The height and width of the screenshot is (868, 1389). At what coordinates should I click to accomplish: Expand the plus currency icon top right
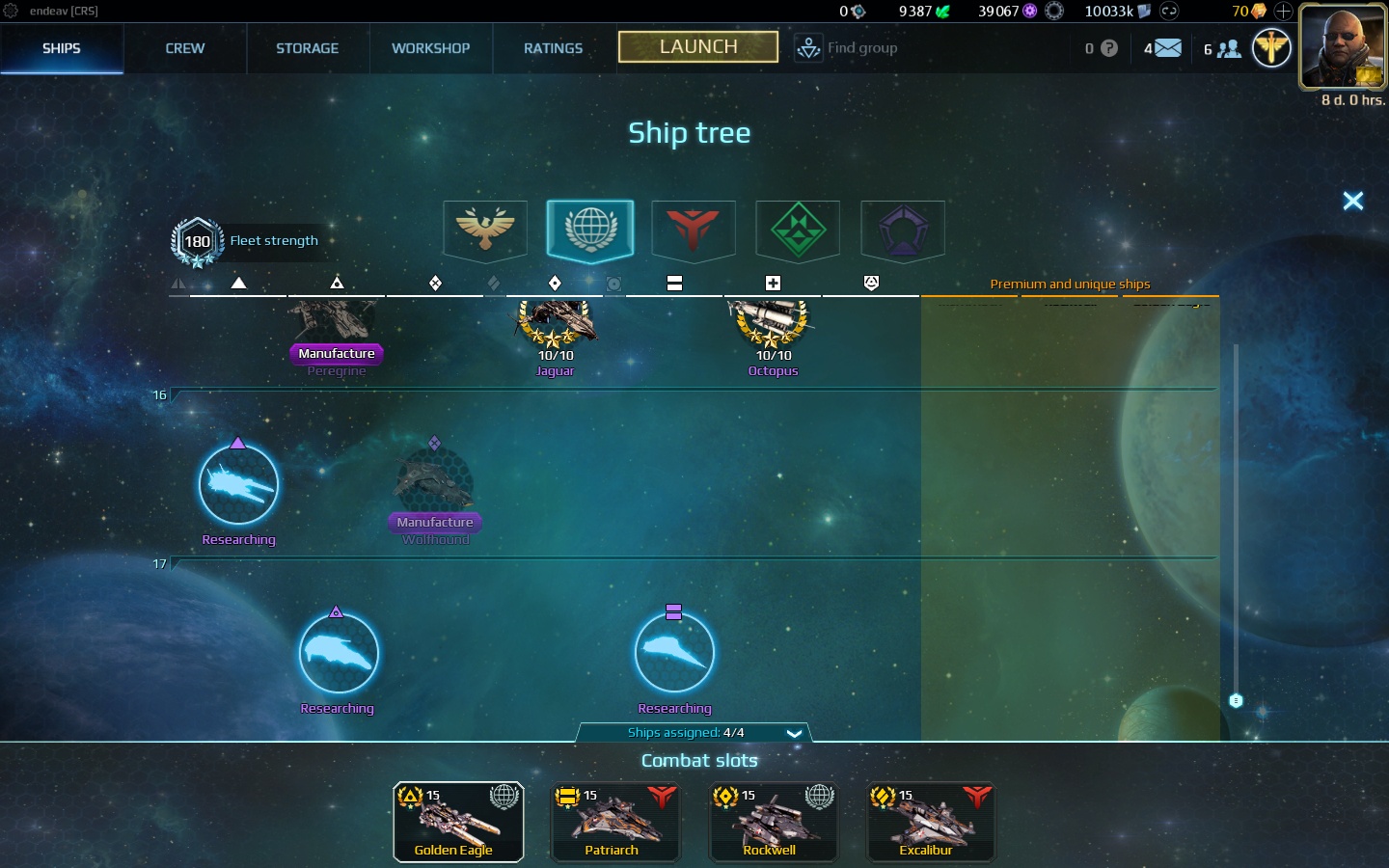click(1282, 12)
